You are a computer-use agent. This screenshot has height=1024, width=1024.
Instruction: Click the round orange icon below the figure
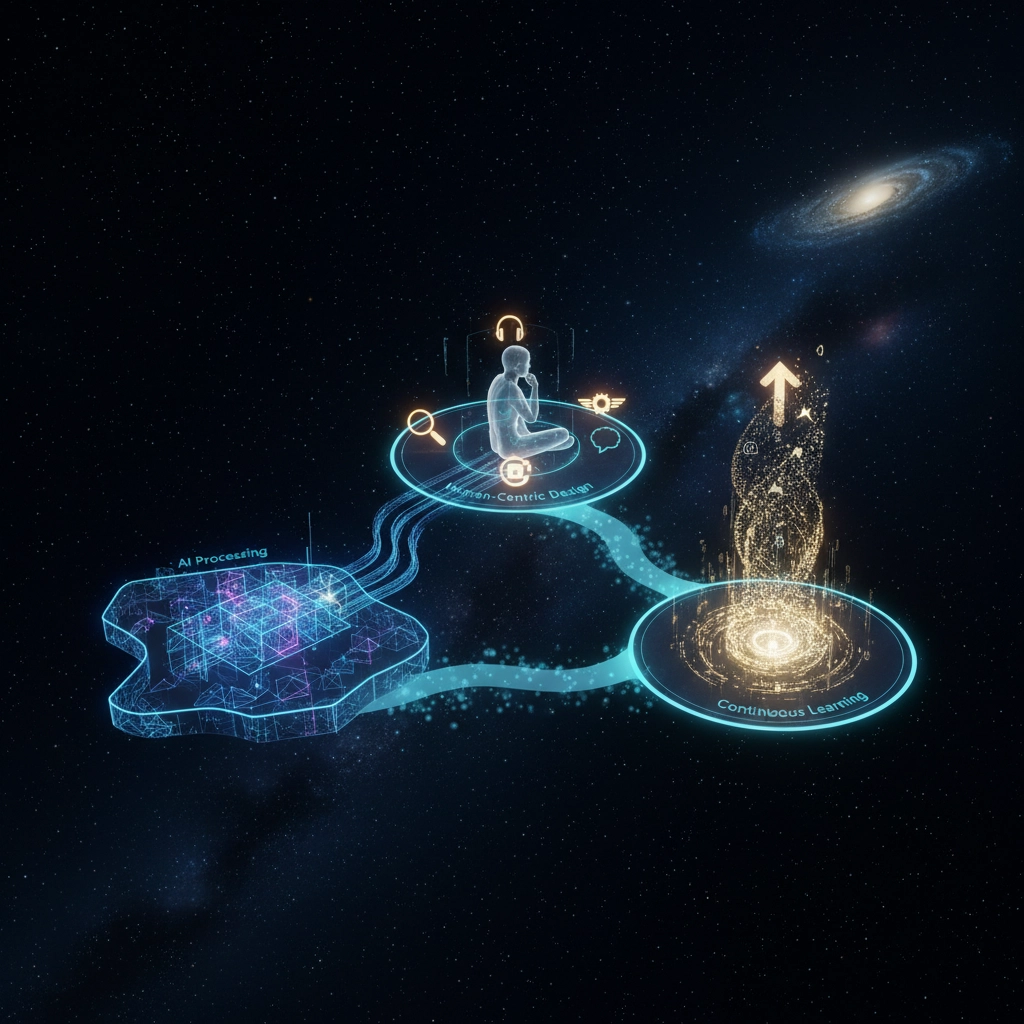514,470
